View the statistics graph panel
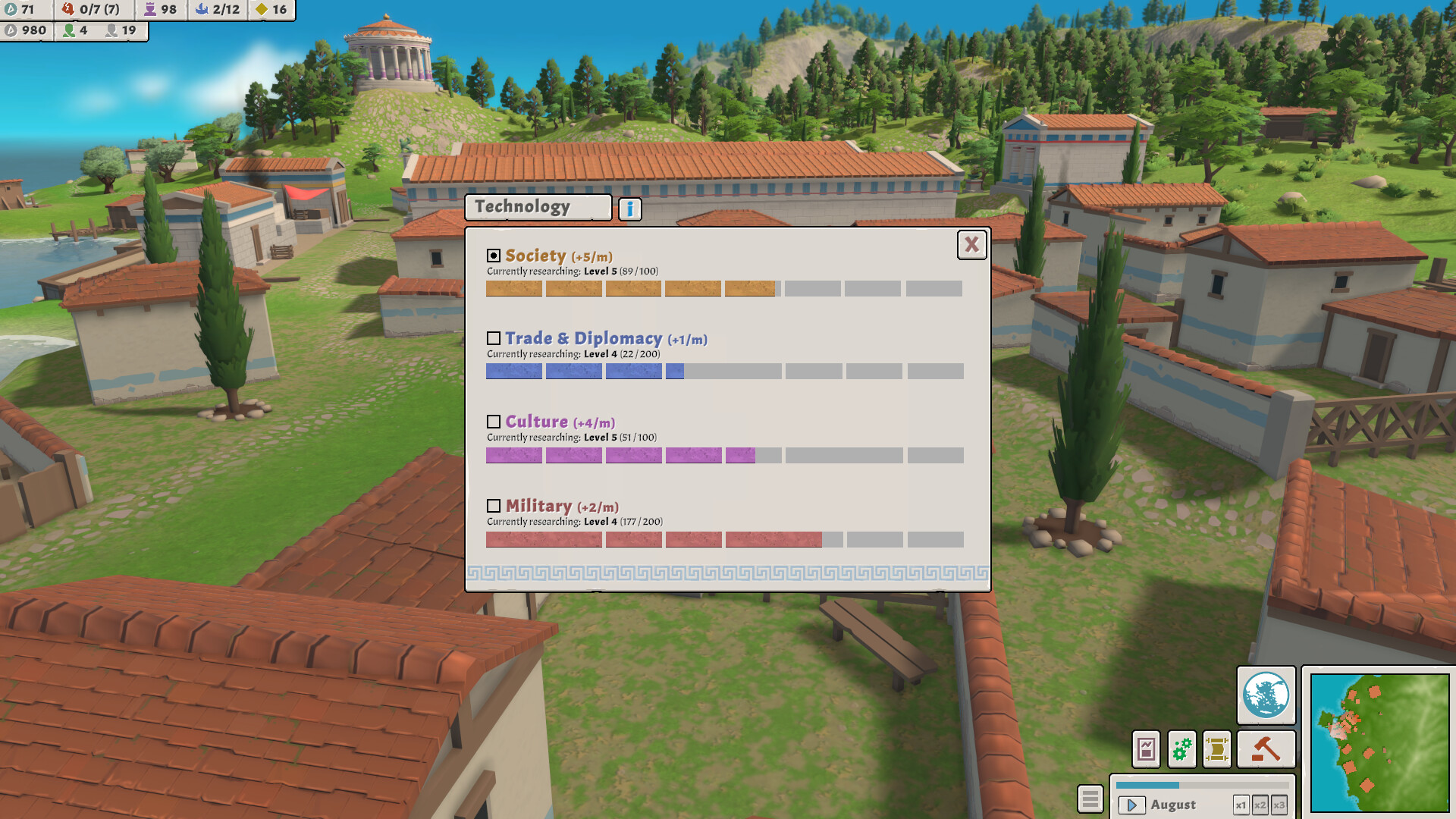The height and width of the screenshot is (819, 1456). [x=1147, y=749]
